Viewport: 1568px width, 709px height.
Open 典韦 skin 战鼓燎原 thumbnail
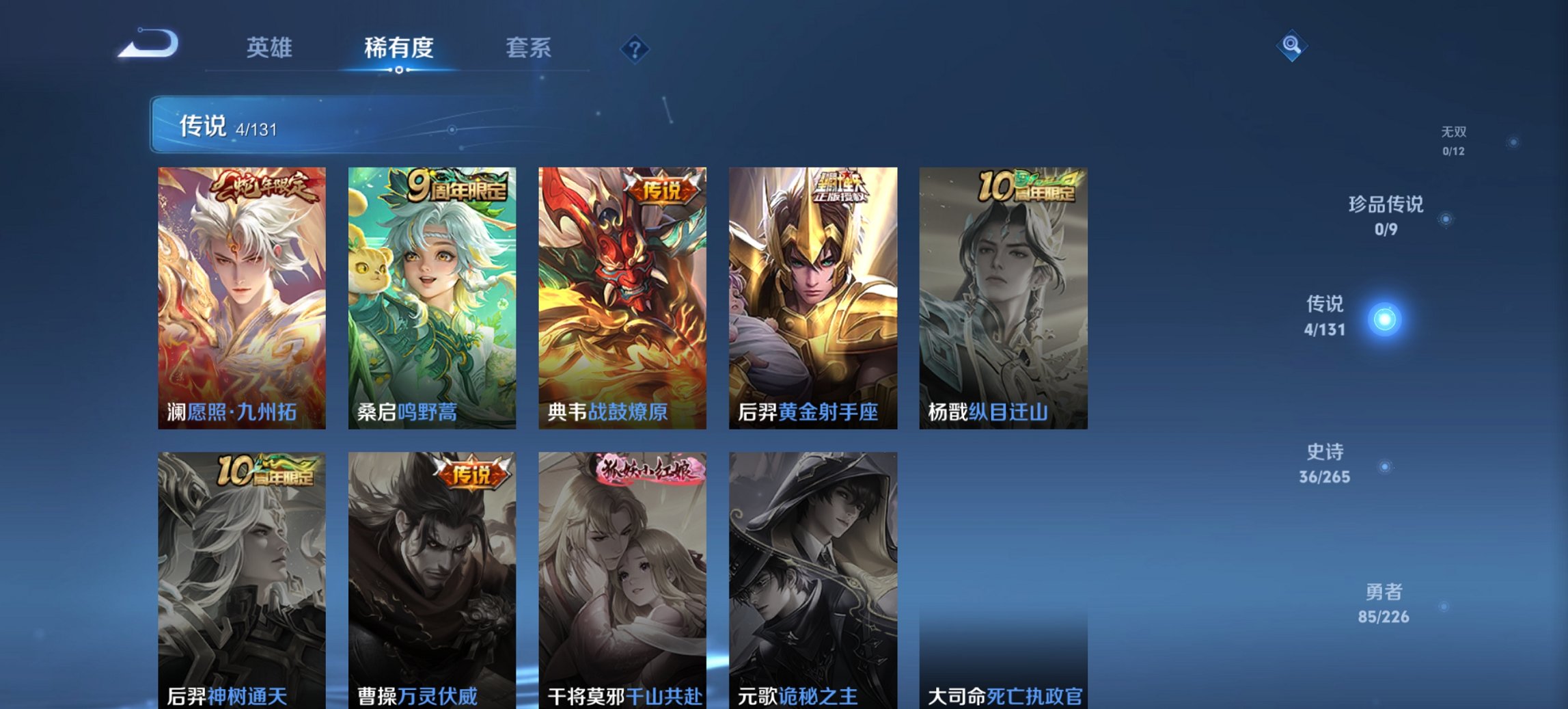tap(621, 297)
